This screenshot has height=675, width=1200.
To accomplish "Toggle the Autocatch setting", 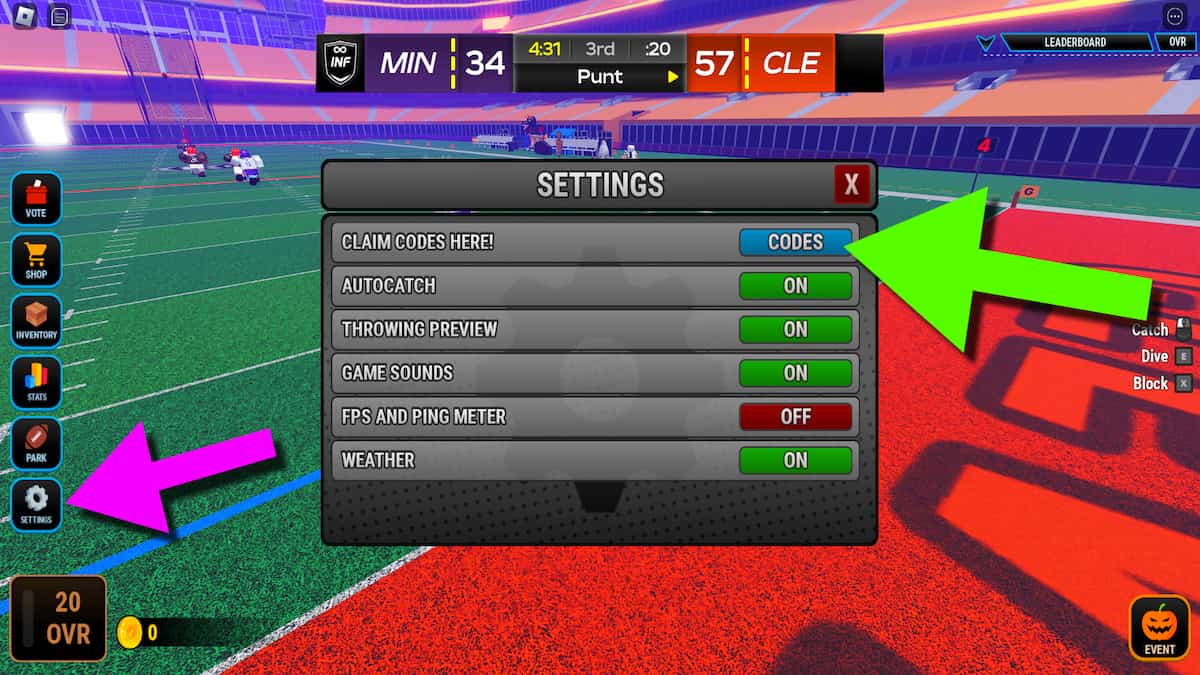I will (795, 286).
